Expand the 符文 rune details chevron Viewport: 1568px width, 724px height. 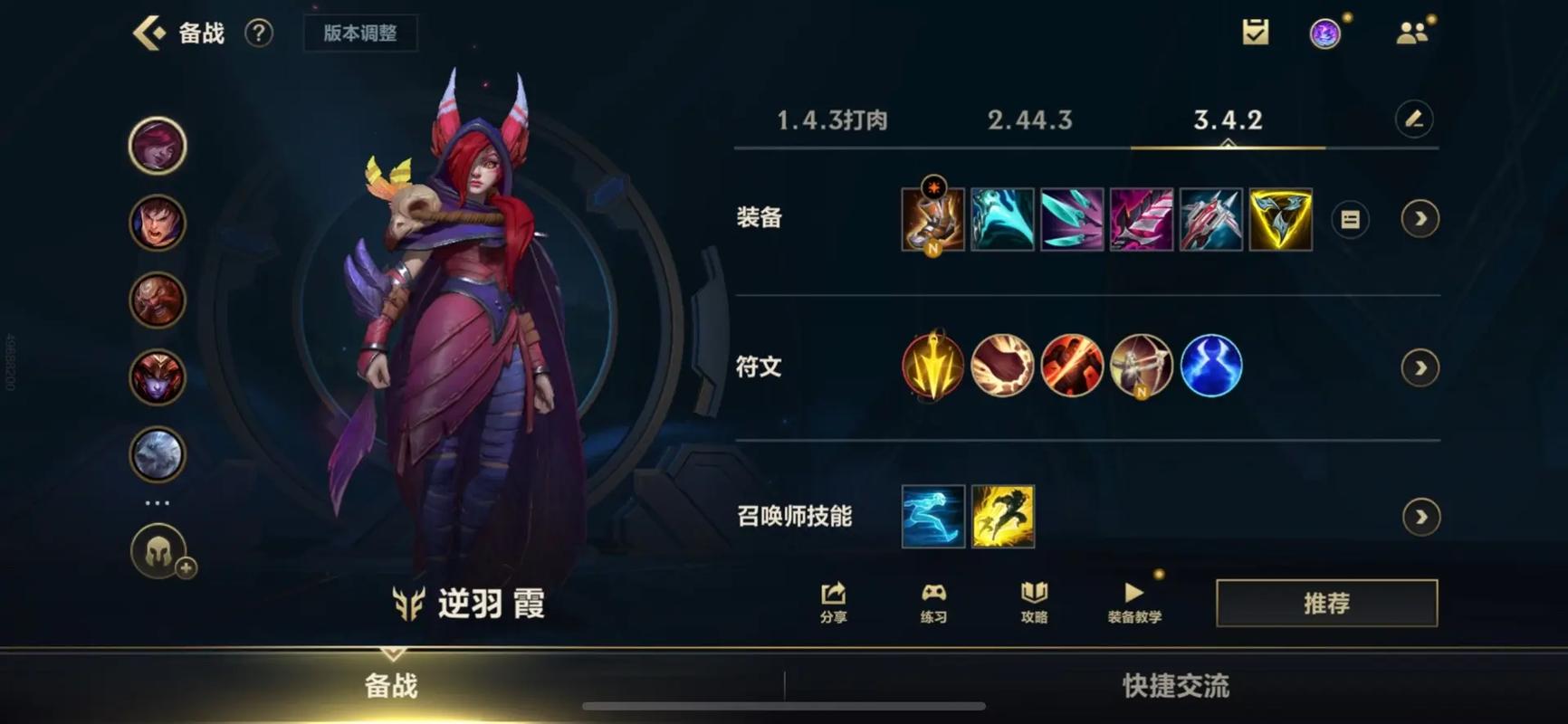pyautogui.click(x=1419, y=367)
